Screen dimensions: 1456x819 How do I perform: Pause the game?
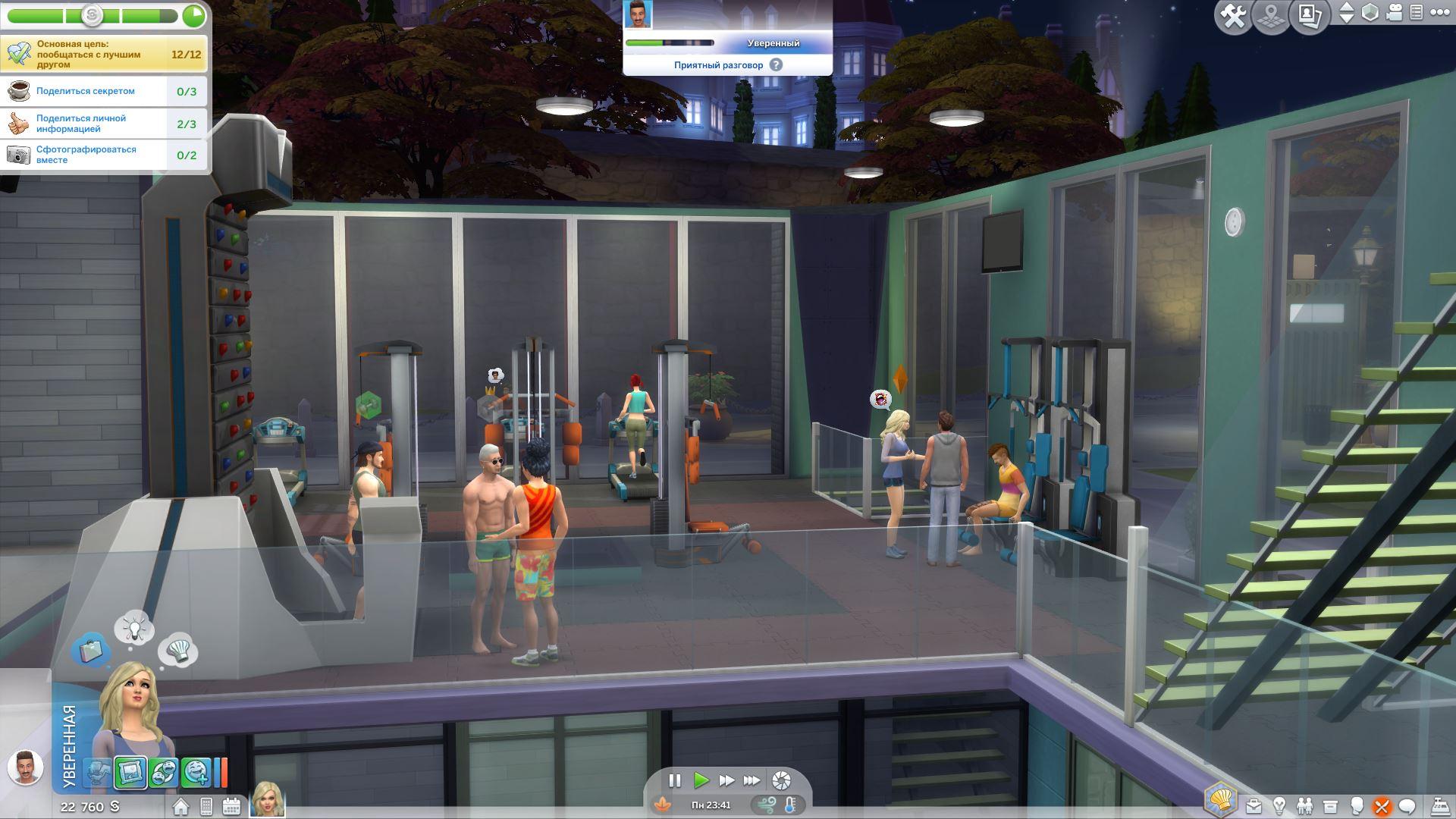click(x=675, y=780)
